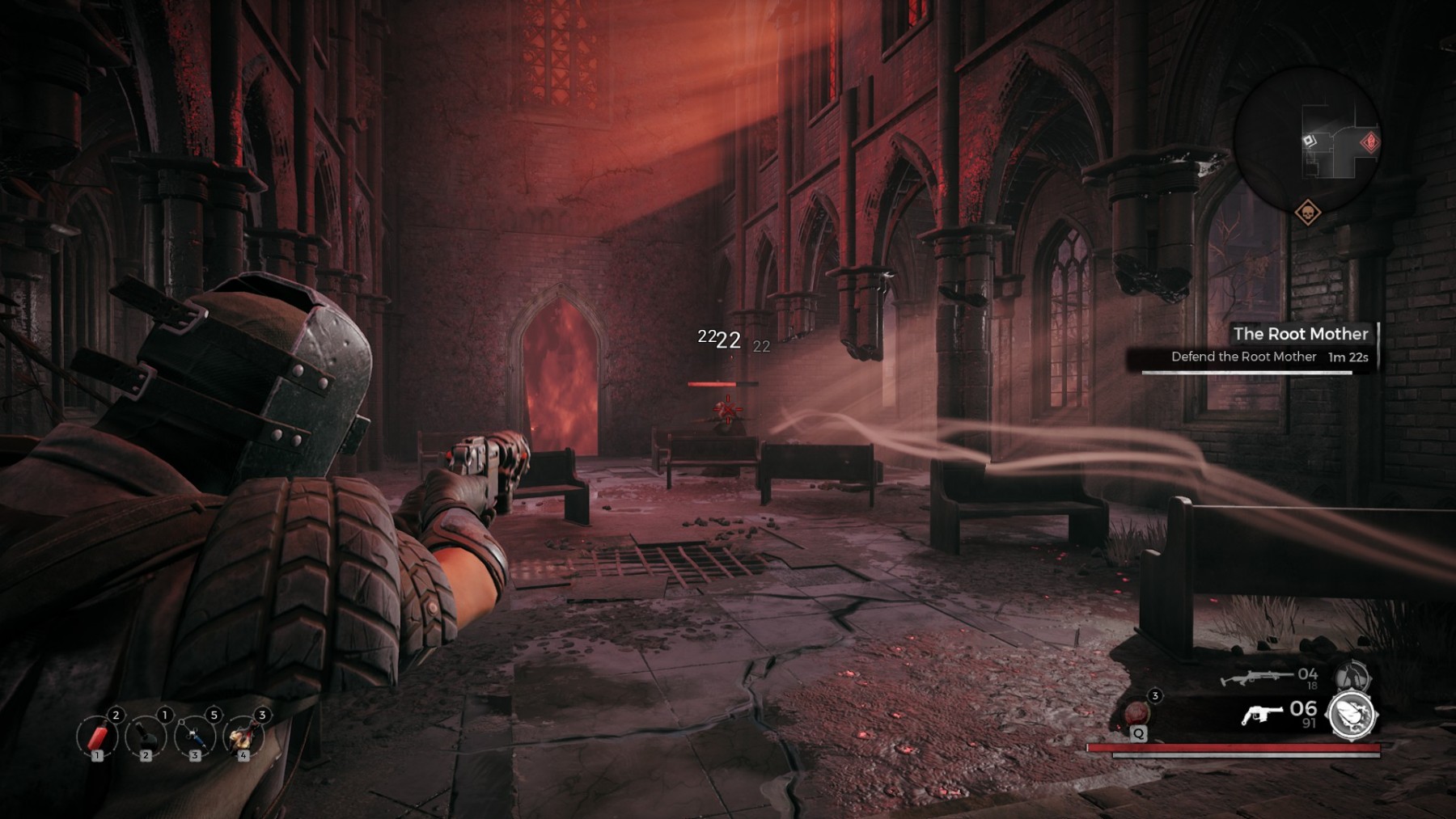
Task: Select the equipped handgun weapon icon
Action: [x=1263, y=715]
